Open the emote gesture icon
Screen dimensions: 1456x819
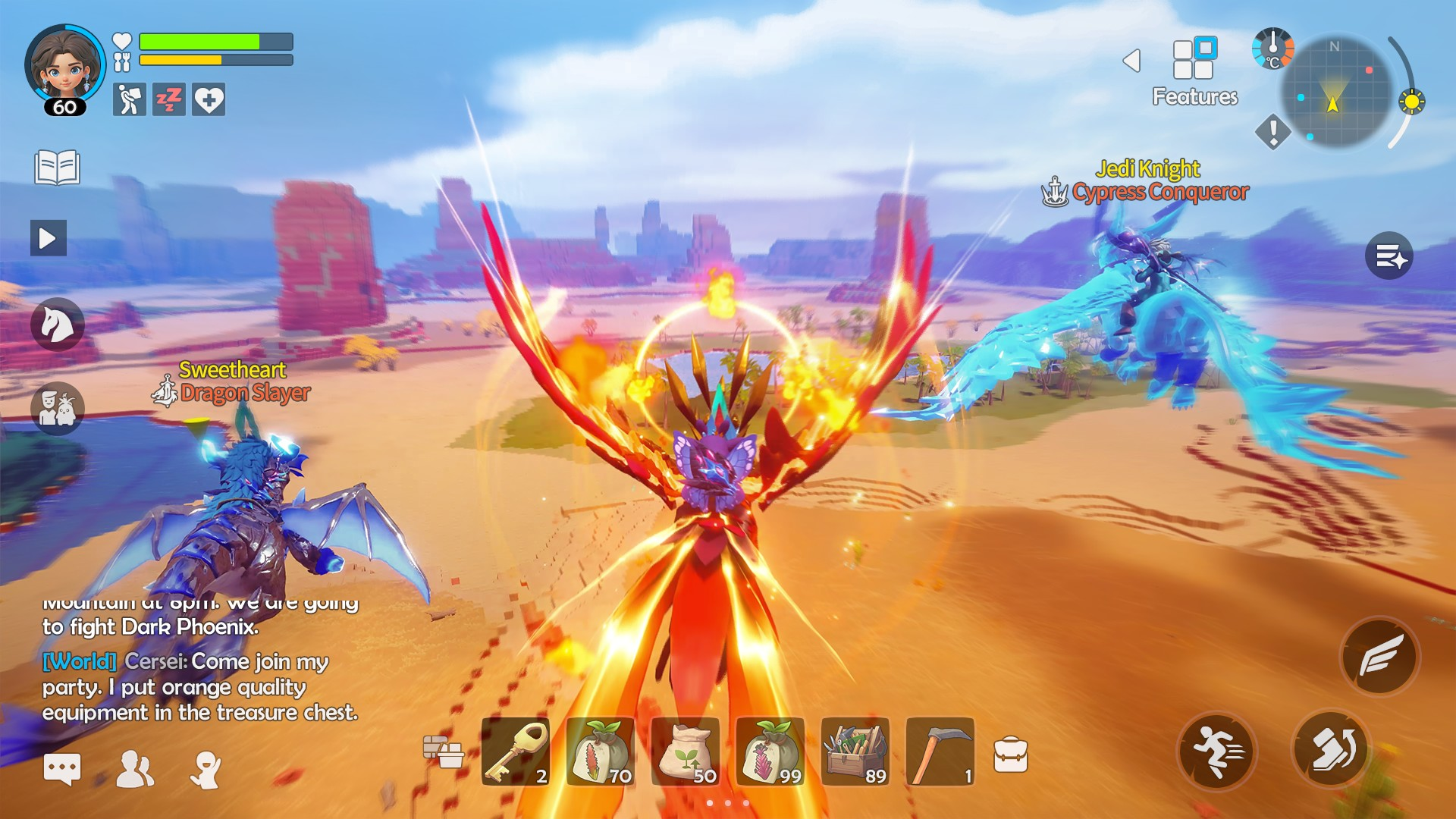point(206,769)
